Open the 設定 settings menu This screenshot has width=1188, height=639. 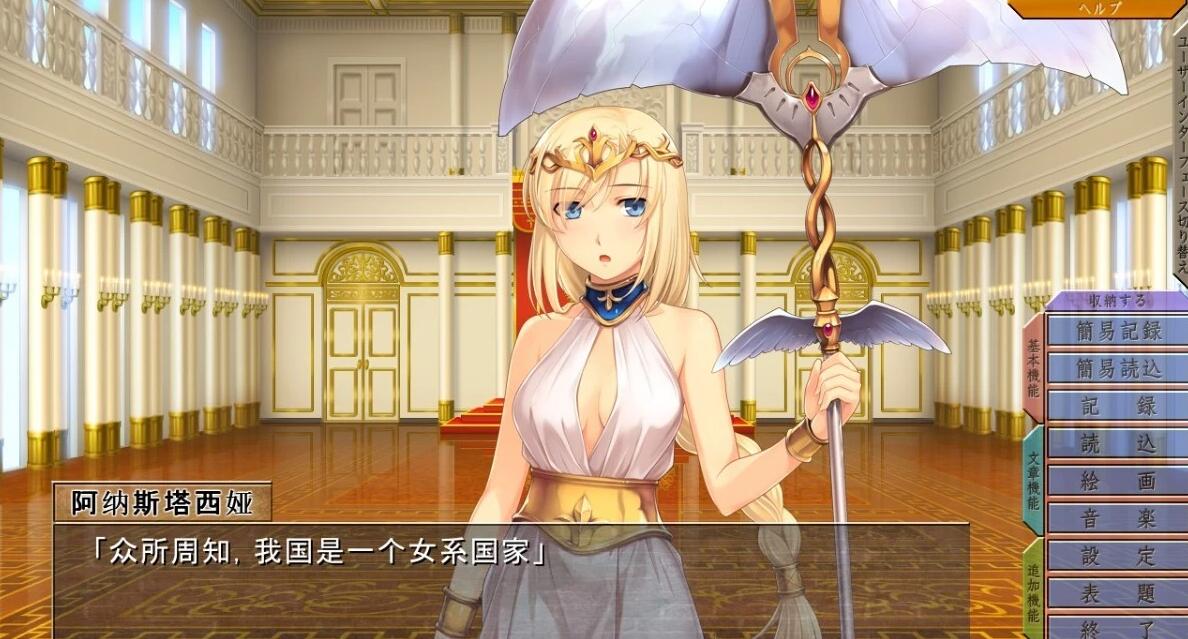click(1118, 555)
